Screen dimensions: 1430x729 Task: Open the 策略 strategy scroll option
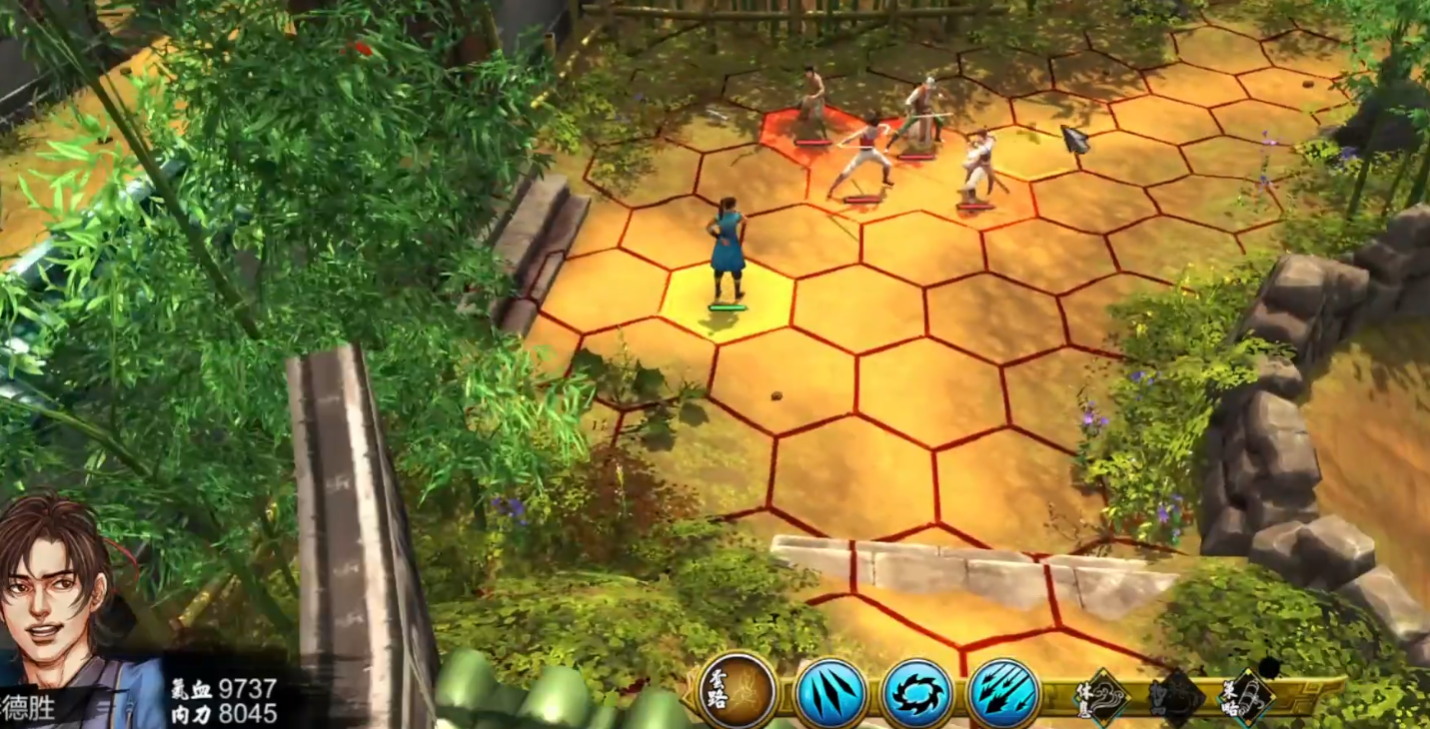point(1250,696)
